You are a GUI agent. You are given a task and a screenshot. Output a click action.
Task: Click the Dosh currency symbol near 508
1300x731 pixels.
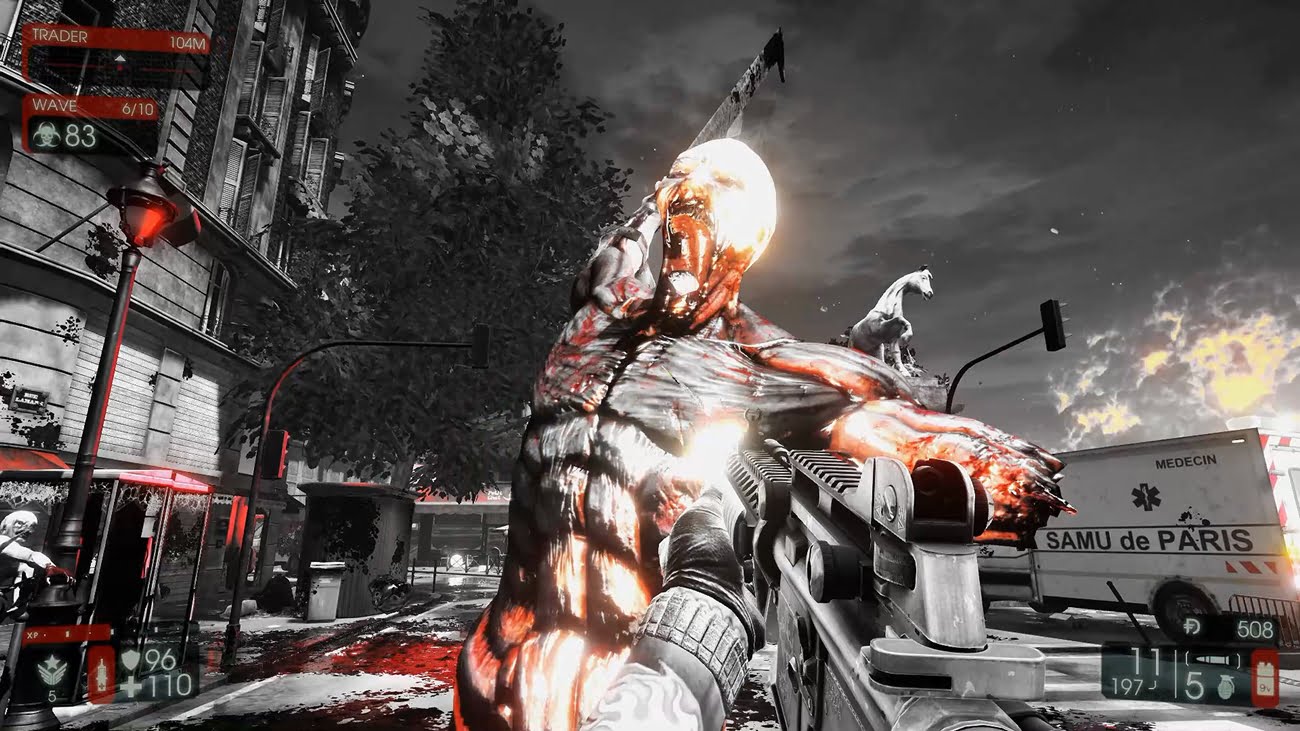point(1192,627)
